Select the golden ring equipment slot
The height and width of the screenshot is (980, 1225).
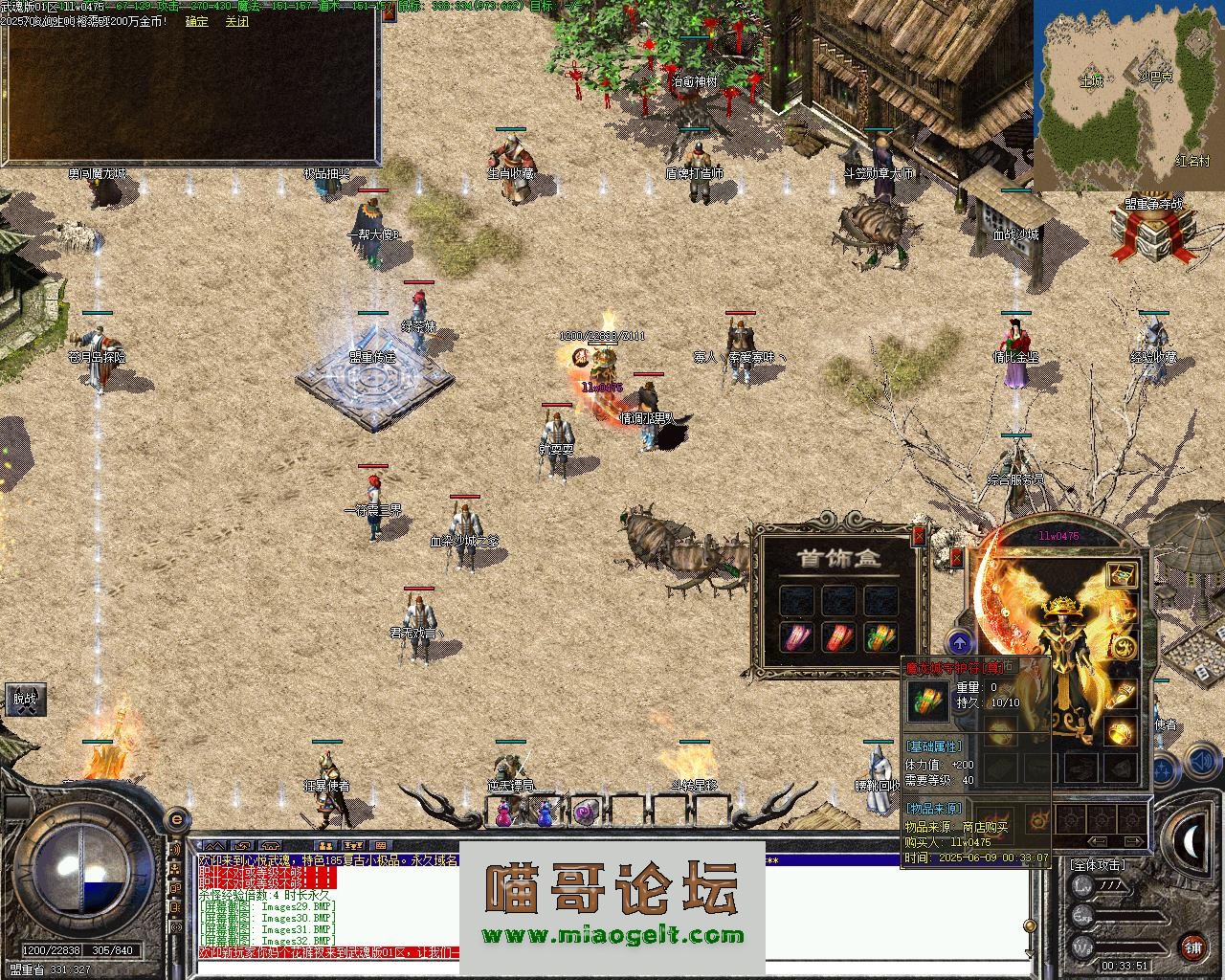1122,732
